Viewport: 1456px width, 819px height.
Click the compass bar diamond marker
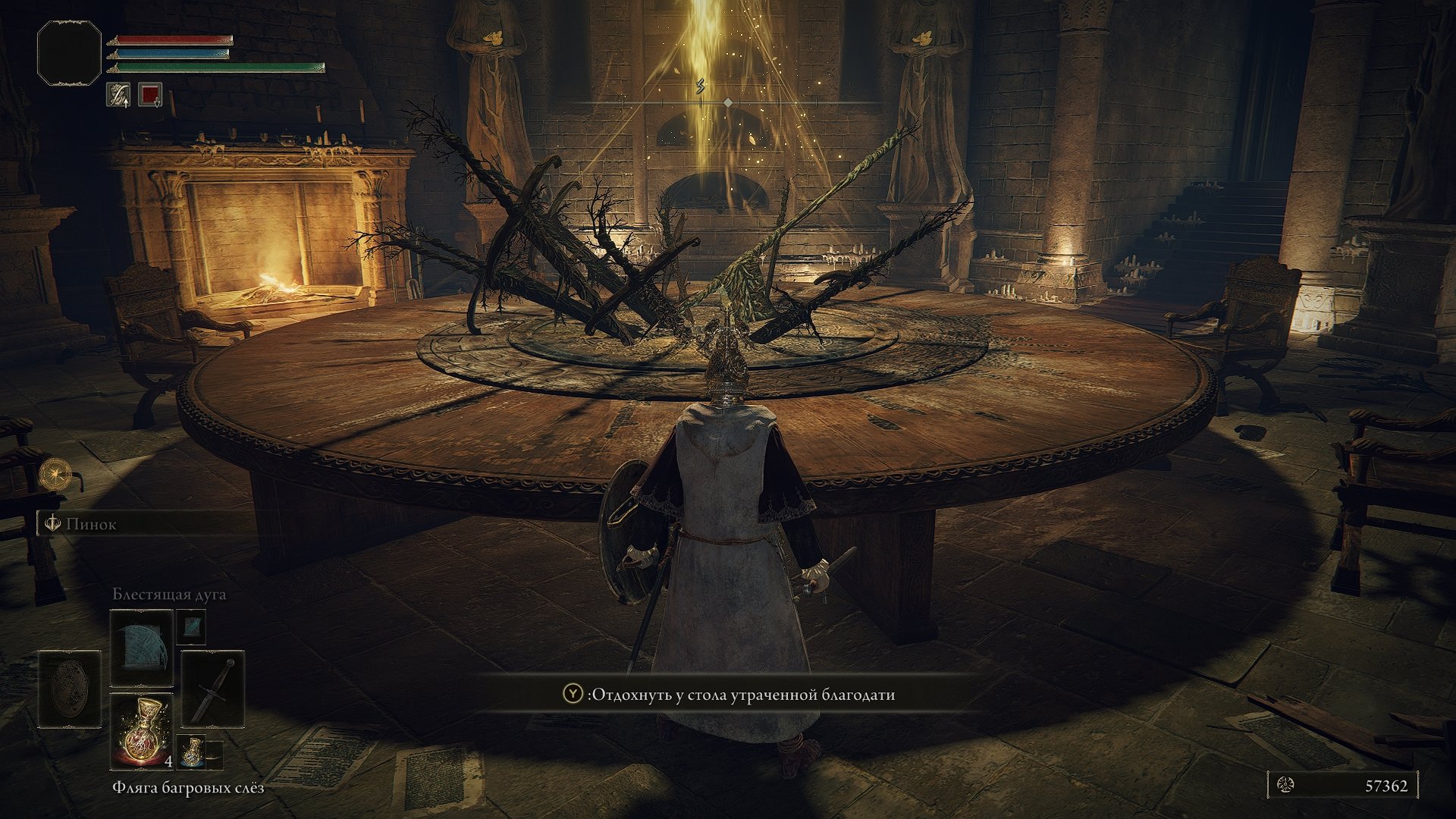[x=728, y=102]
